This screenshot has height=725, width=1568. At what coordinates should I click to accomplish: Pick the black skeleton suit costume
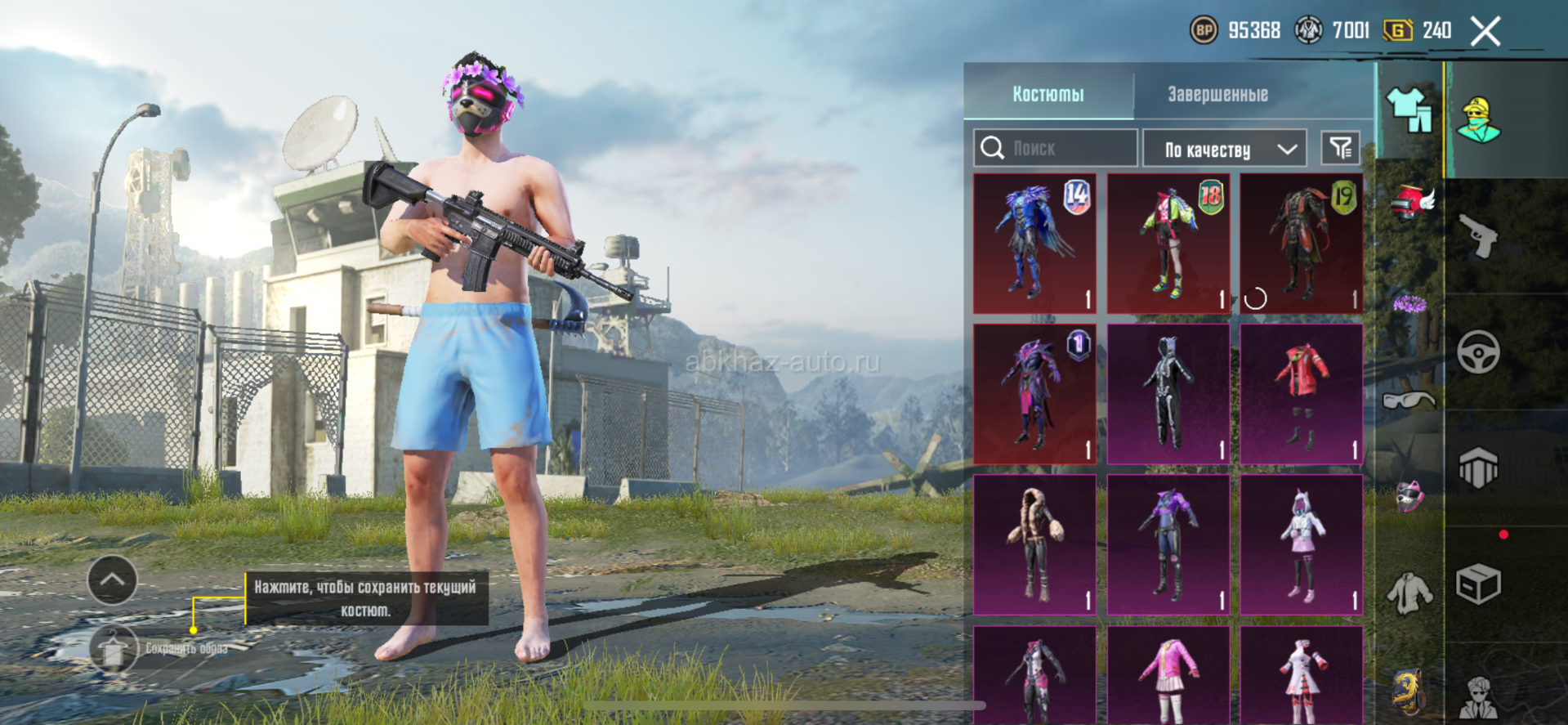coord(1168,394)
